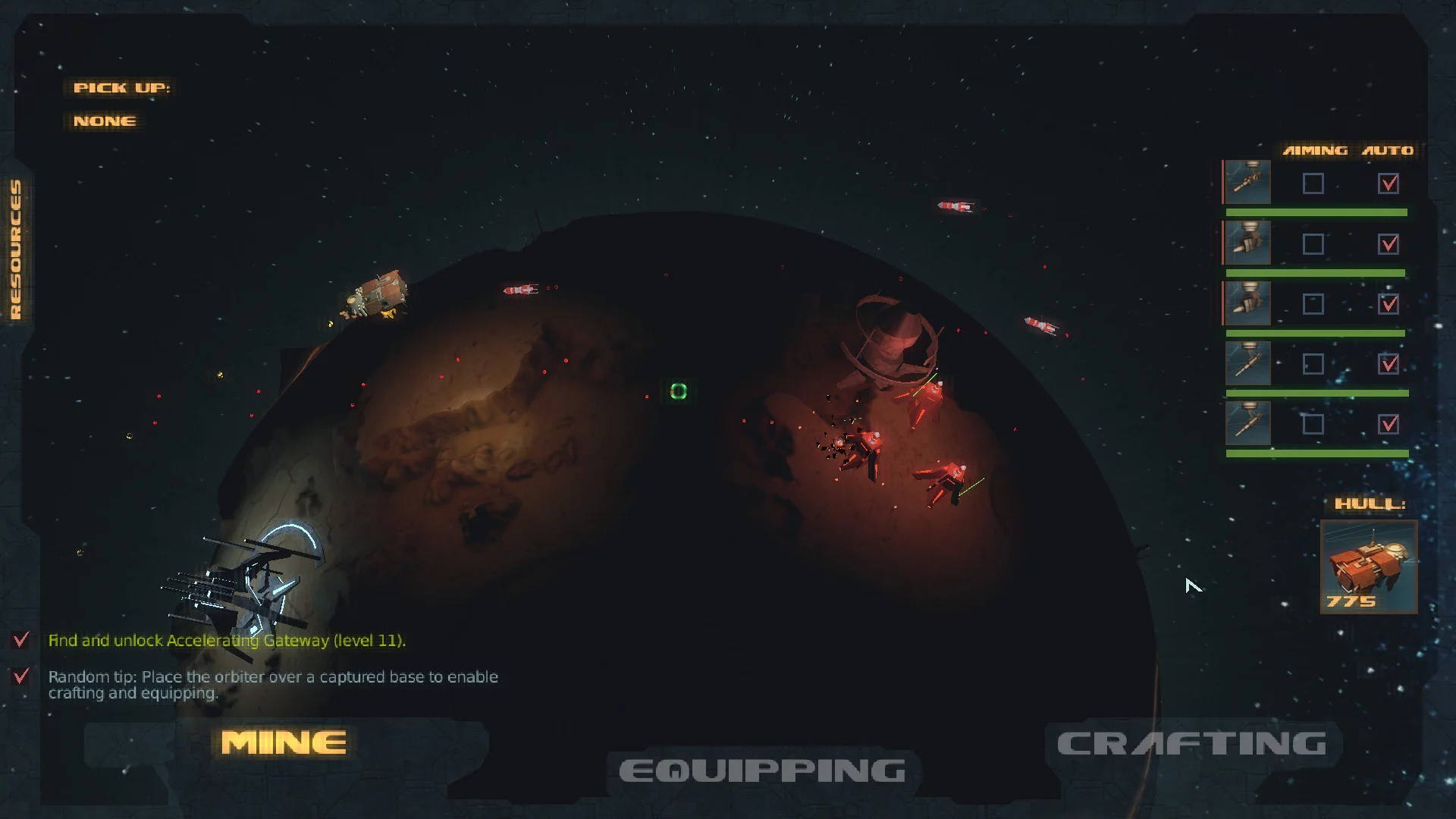
Task: Select the first weapon turret icon
Action: point(1247,182)
